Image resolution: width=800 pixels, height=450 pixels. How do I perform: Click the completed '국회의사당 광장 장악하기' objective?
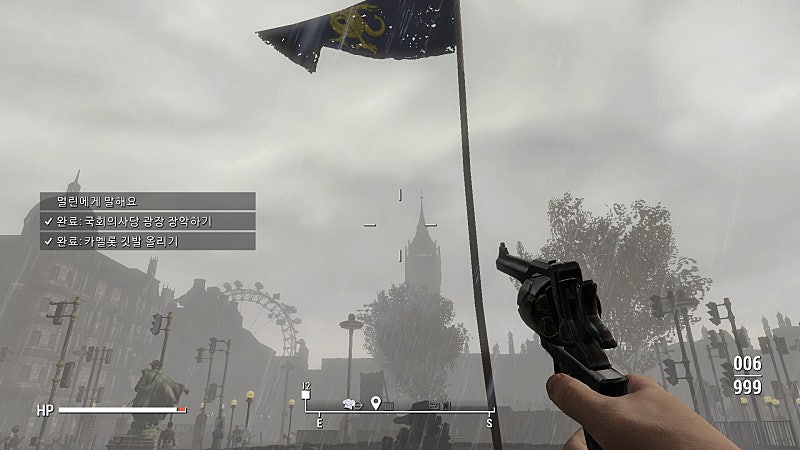coord(147,221)
